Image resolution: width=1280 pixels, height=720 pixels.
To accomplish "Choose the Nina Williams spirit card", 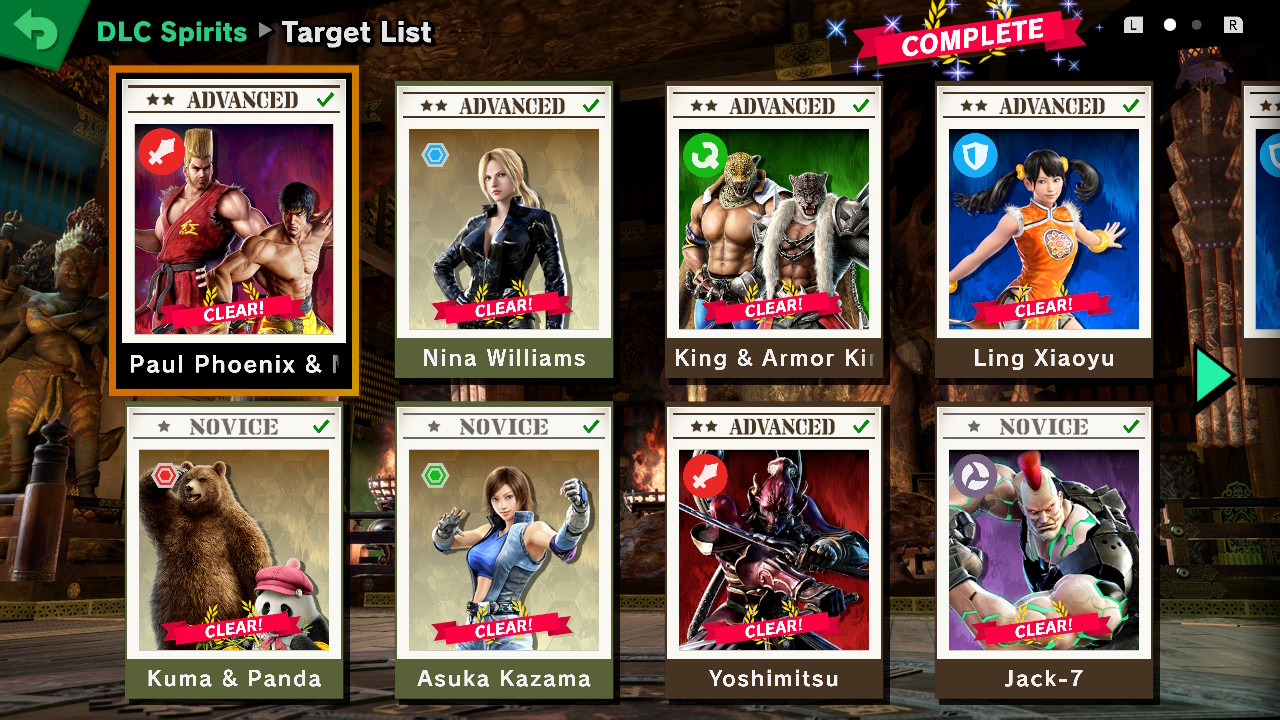I will 504,230.
